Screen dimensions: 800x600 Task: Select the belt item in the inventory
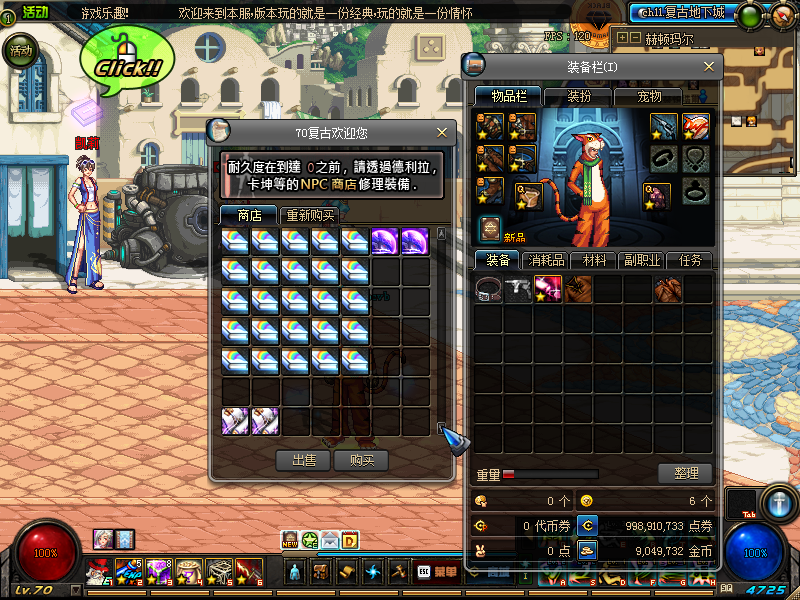(x=489, y=290)
